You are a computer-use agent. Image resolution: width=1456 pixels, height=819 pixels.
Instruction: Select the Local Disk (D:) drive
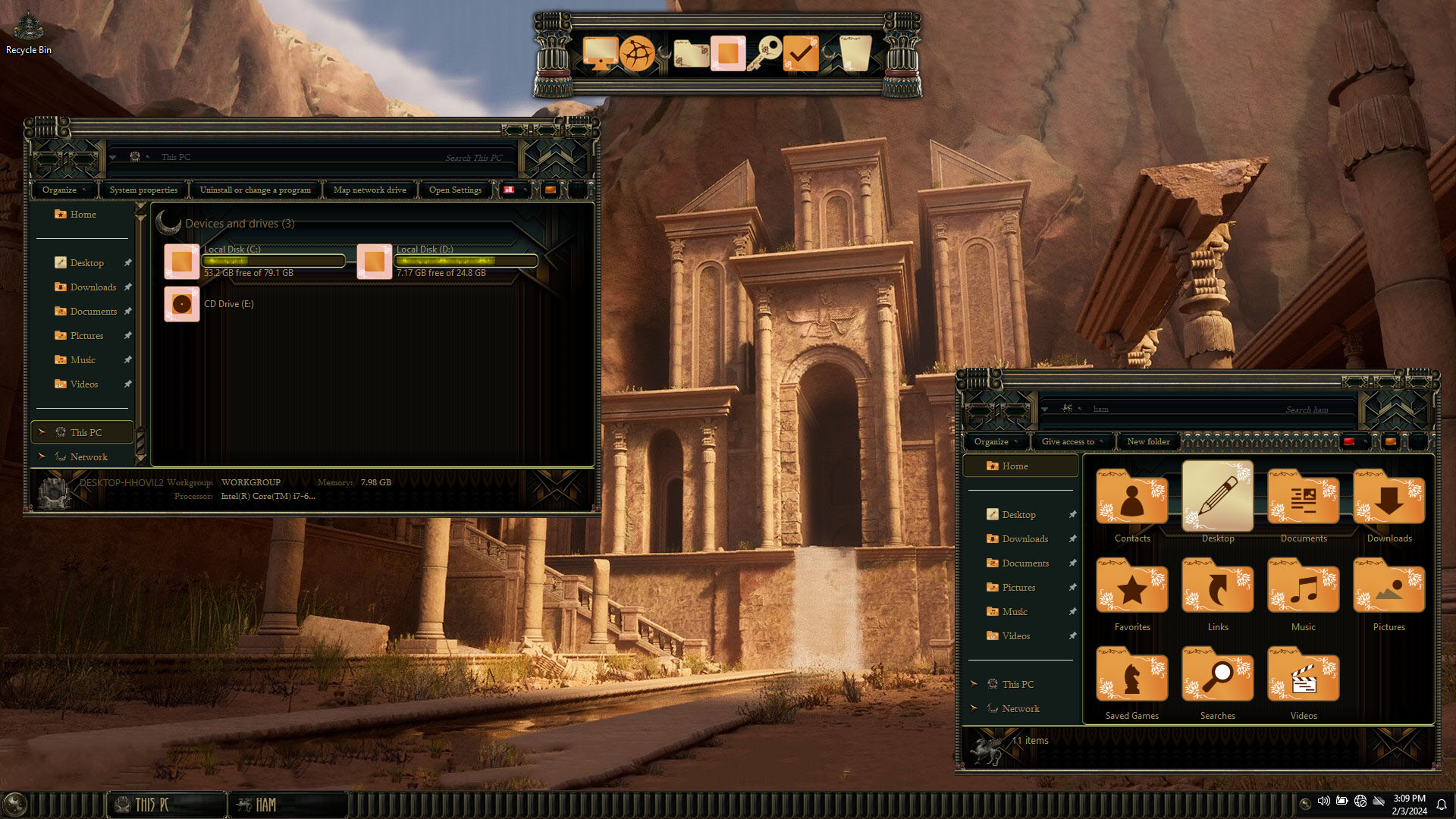[x=375, y=262]
